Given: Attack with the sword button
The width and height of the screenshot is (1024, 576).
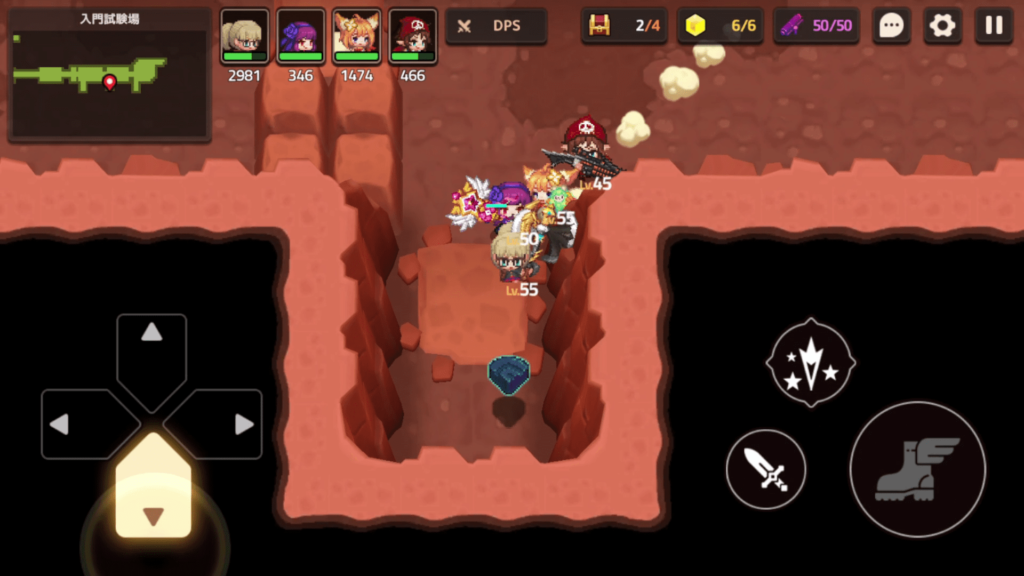Looking at the screenshot, I should click(766, 469).
